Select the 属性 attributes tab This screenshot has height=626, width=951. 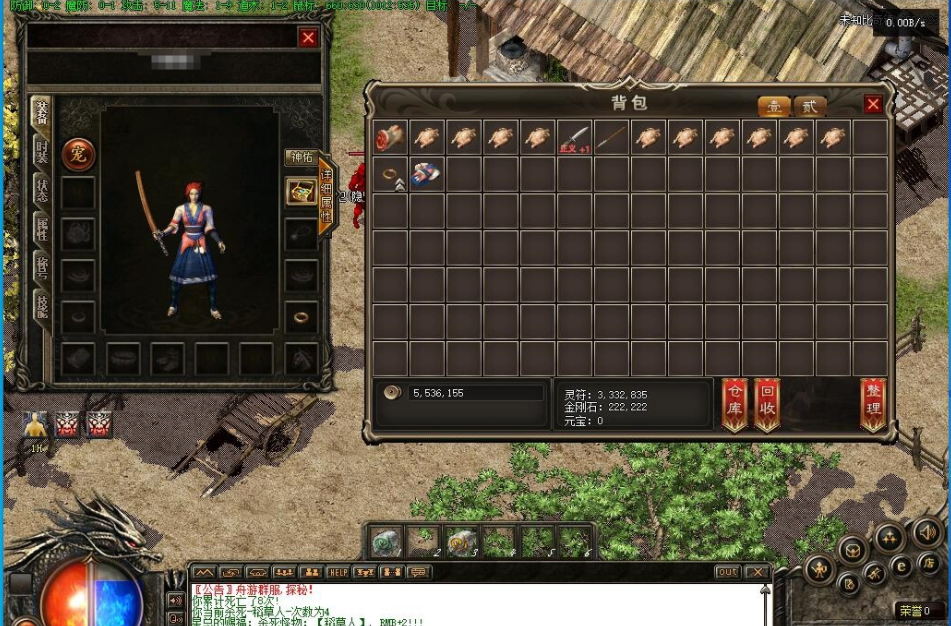(x=41, y=232)
